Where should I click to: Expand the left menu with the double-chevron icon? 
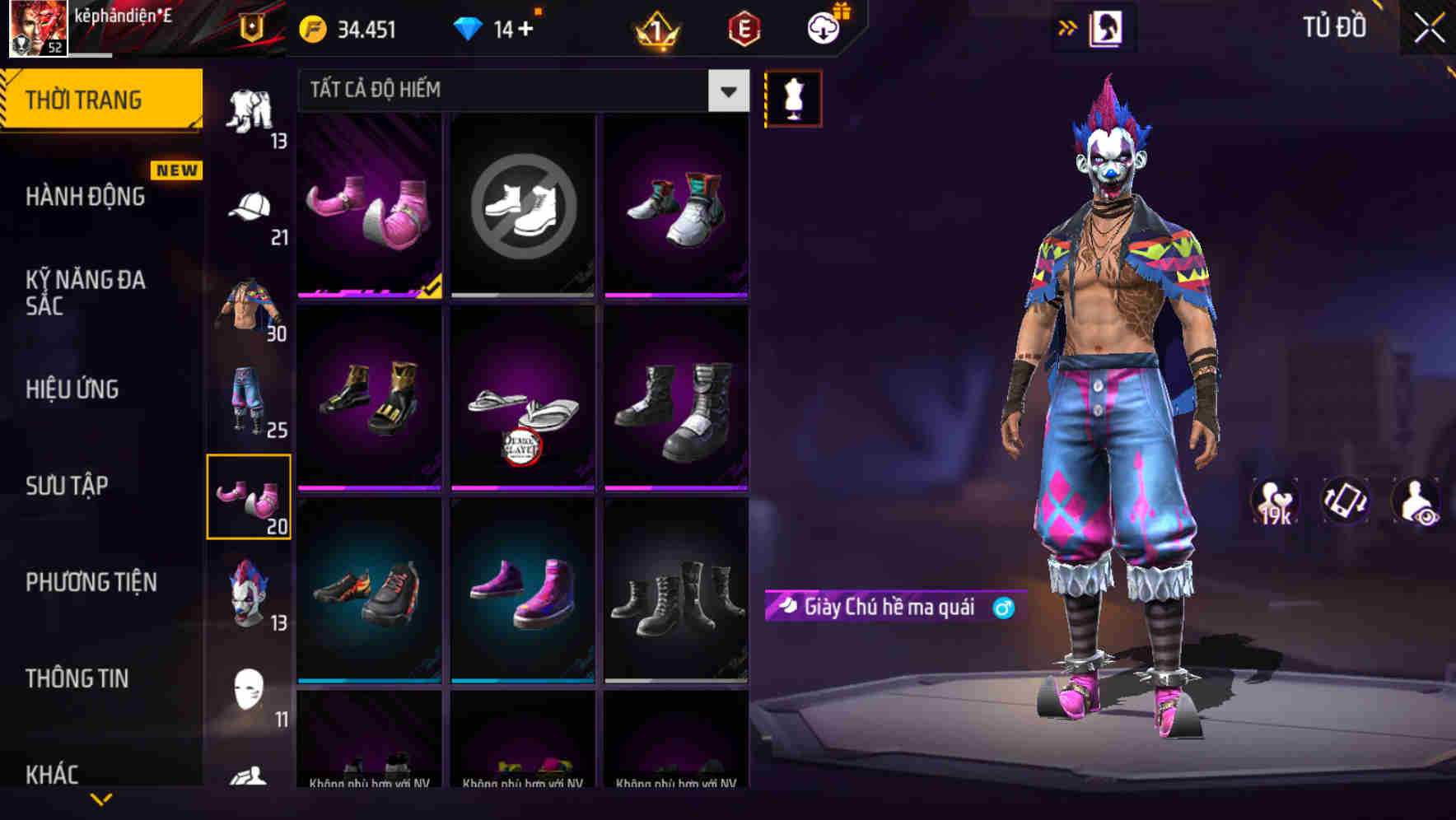point(1068,27)
